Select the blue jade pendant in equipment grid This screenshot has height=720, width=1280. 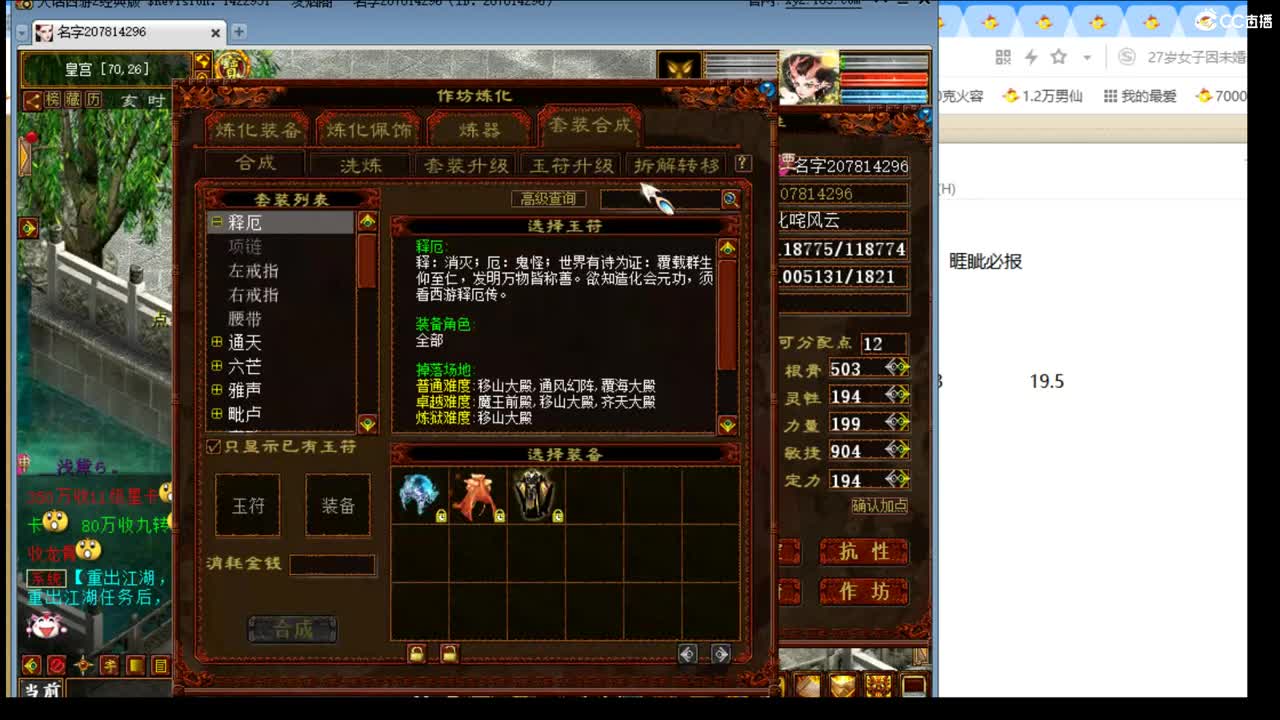point(418,492)
